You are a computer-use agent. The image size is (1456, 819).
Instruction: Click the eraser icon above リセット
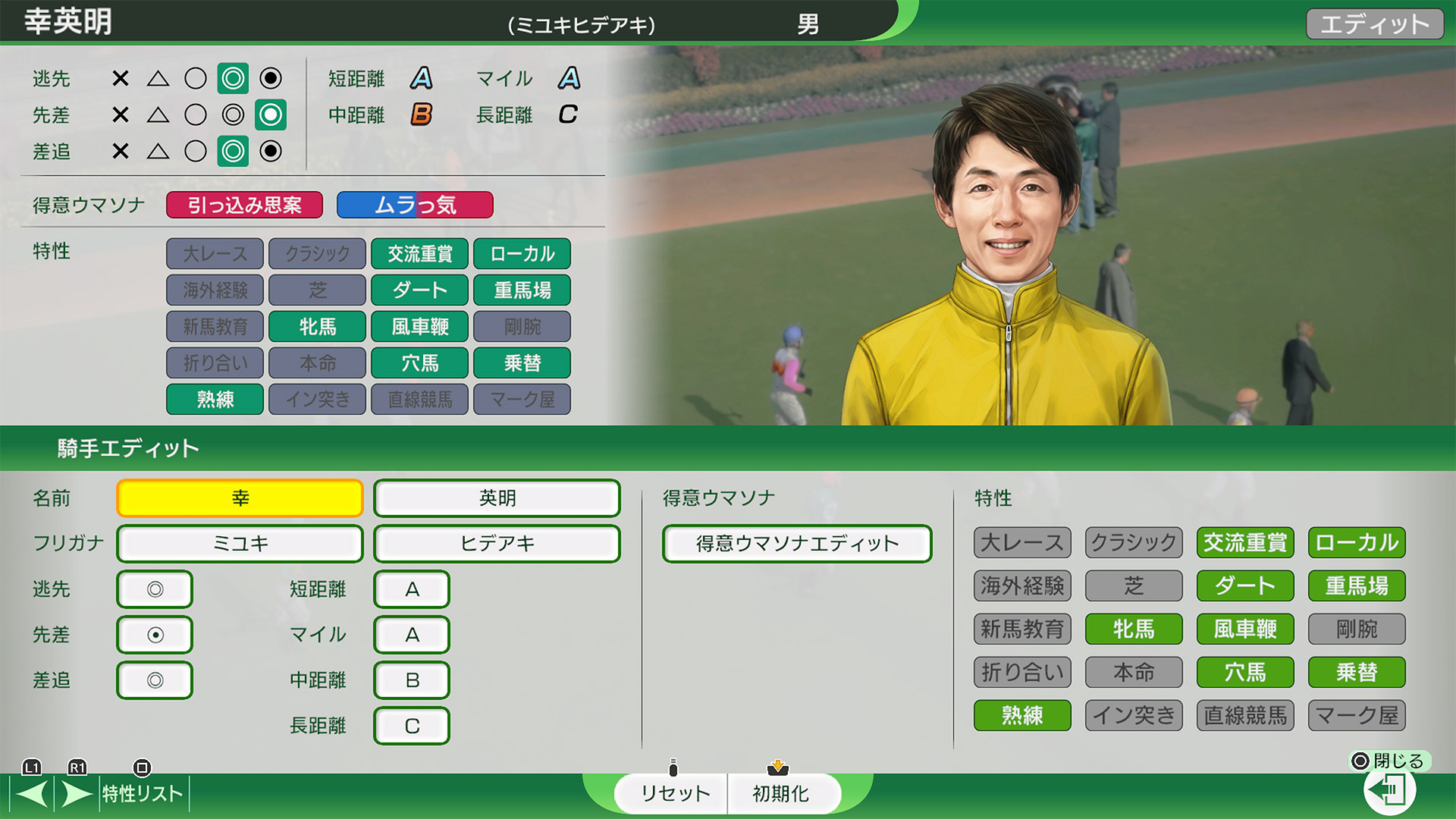pos(673,766)
